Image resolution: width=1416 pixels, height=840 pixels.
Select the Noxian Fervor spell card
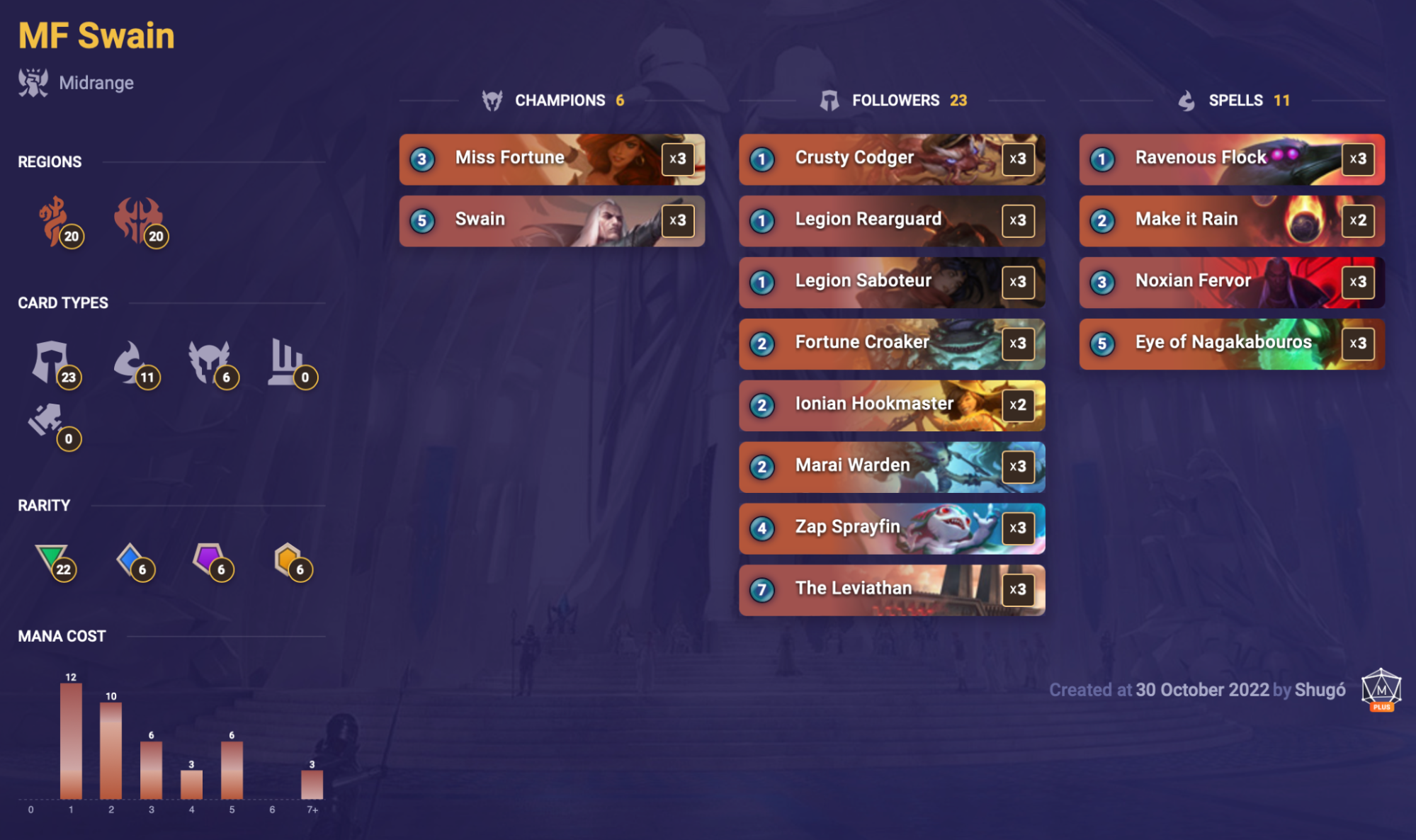point(1231,282)
